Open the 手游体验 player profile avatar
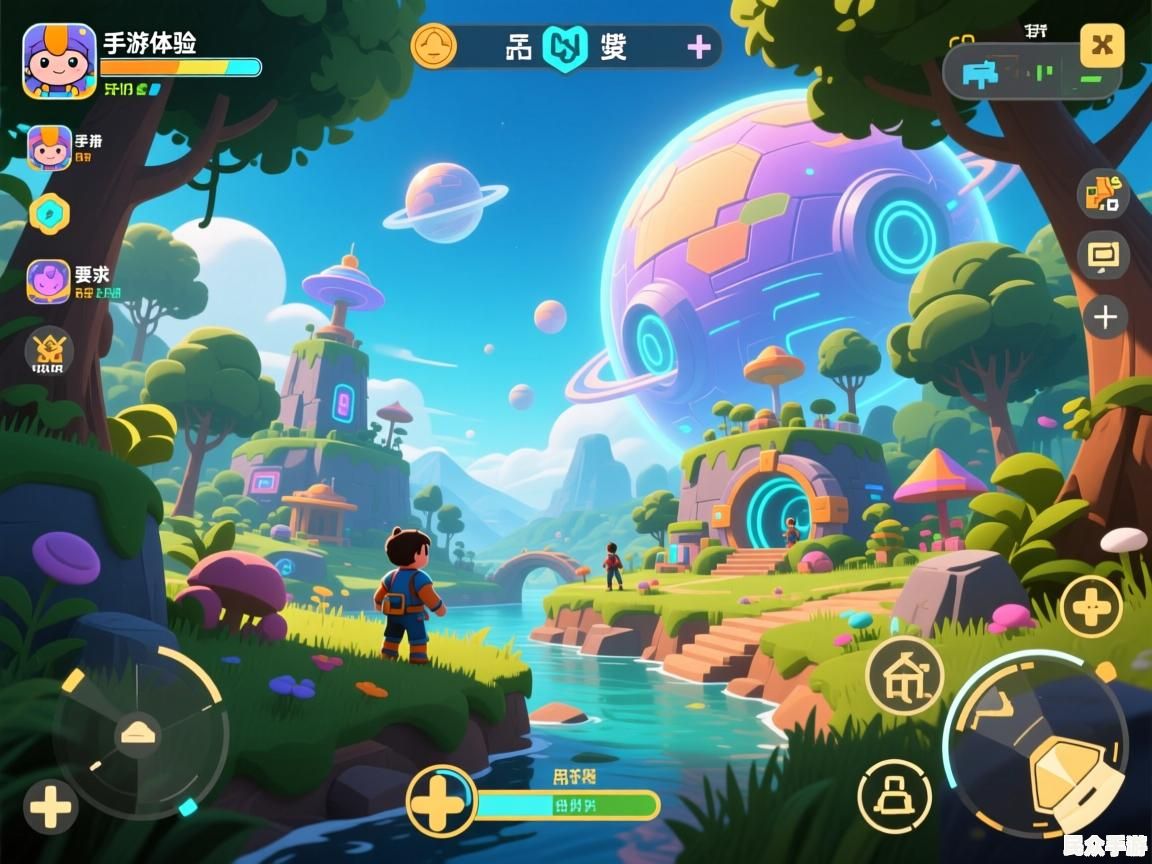Screen dimensions: 1152x864 pyautogui.click(x=59, y=61)
